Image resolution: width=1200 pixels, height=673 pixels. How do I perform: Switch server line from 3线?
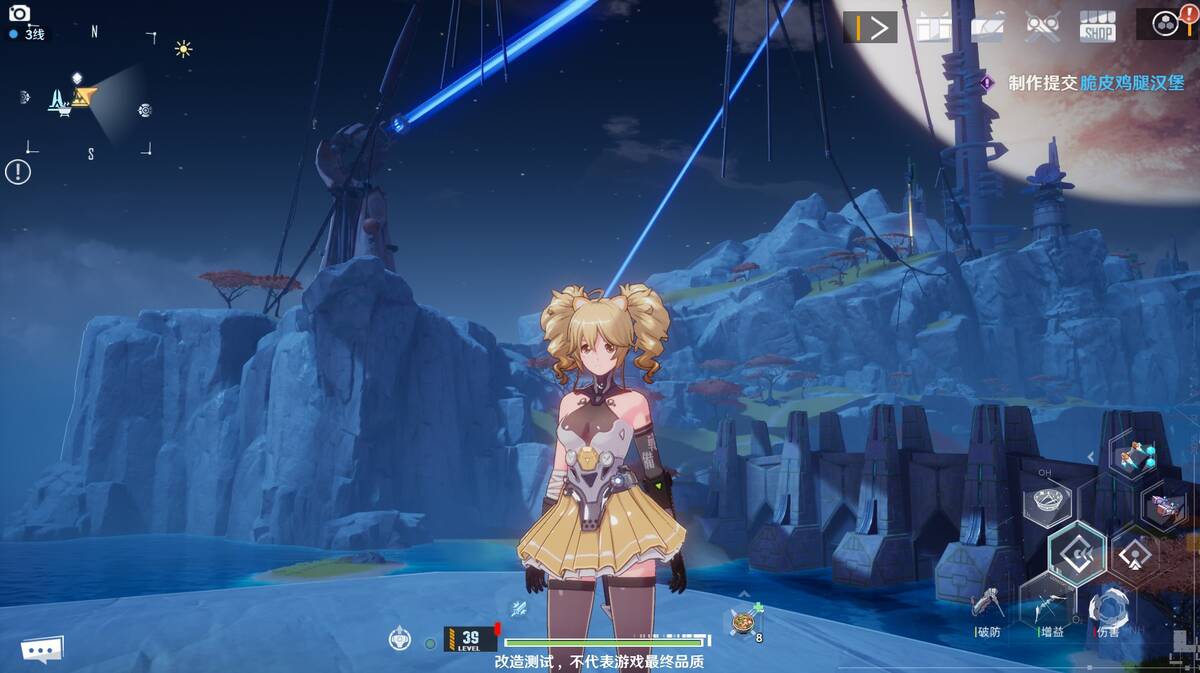pos(30,34)
